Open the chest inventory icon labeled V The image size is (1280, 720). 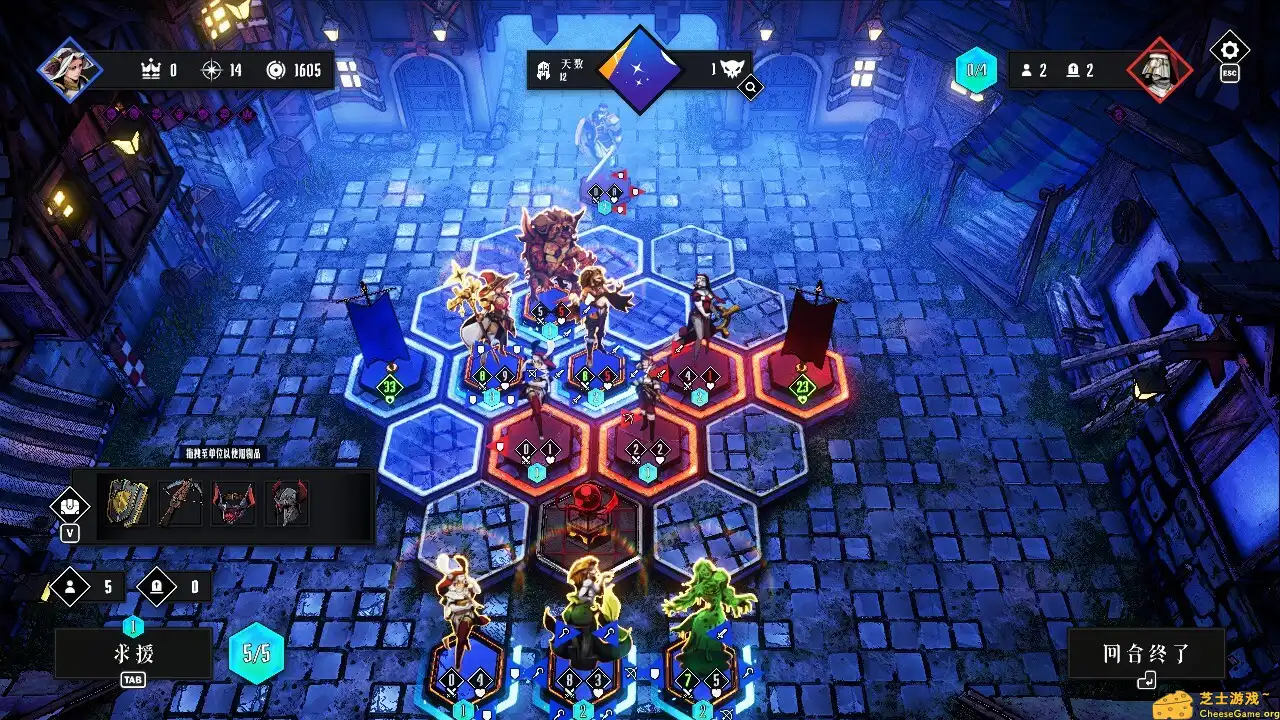[69, 507]
